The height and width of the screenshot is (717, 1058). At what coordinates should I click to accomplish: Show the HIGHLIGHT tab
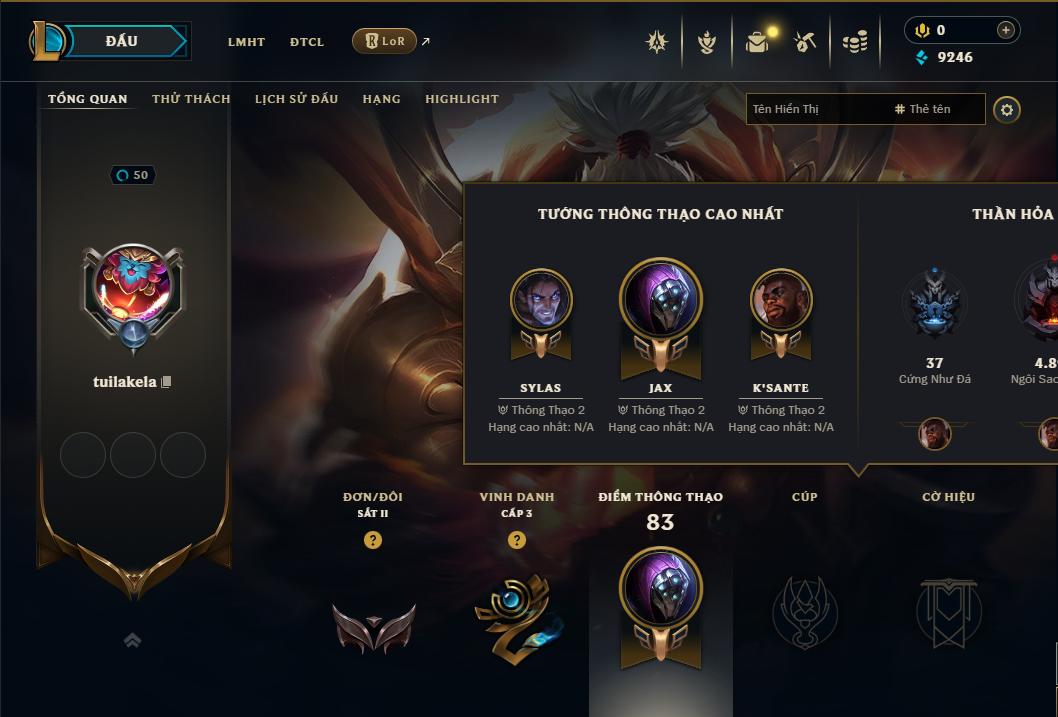[x=462, y=99]
